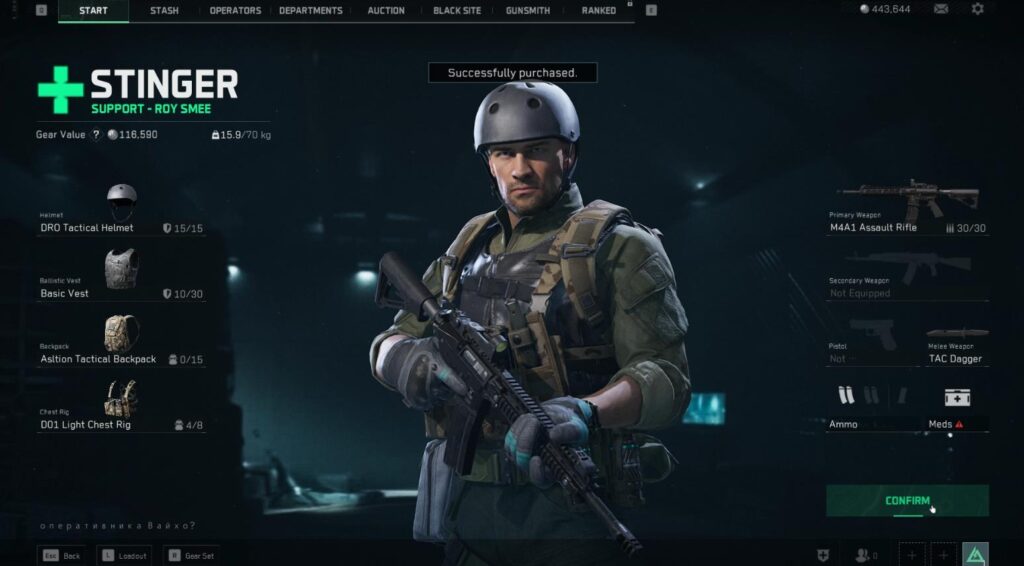
Task: Open the mail inbox envelope icon
Action: (941, 9)
